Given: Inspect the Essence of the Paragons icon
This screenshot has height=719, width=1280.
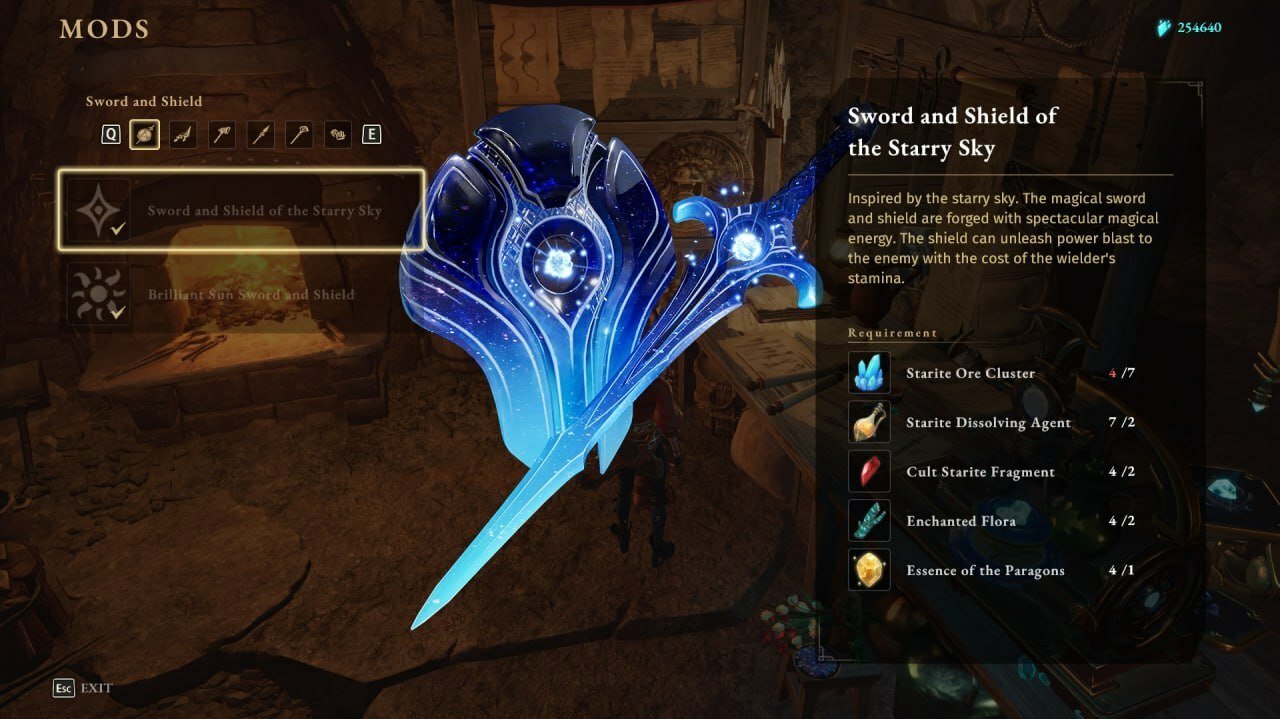Looking at the screenshot, I should 867,570.
